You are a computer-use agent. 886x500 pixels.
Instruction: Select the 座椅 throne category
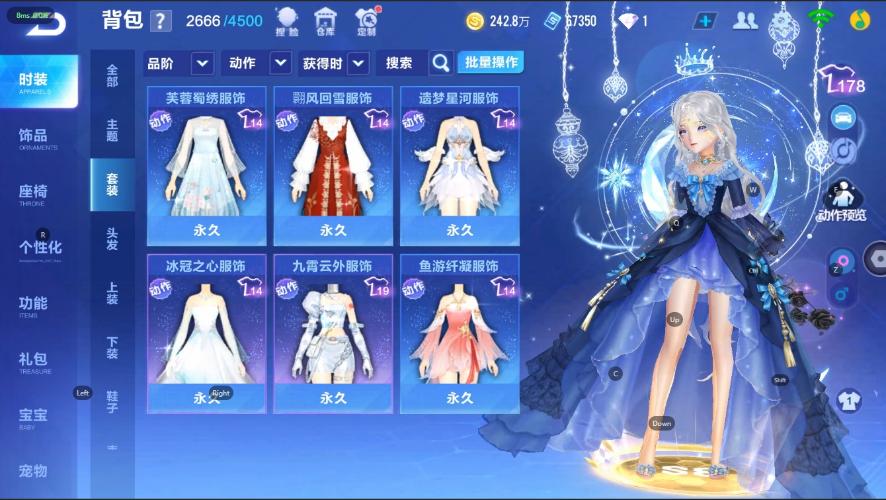coord(34,193)
